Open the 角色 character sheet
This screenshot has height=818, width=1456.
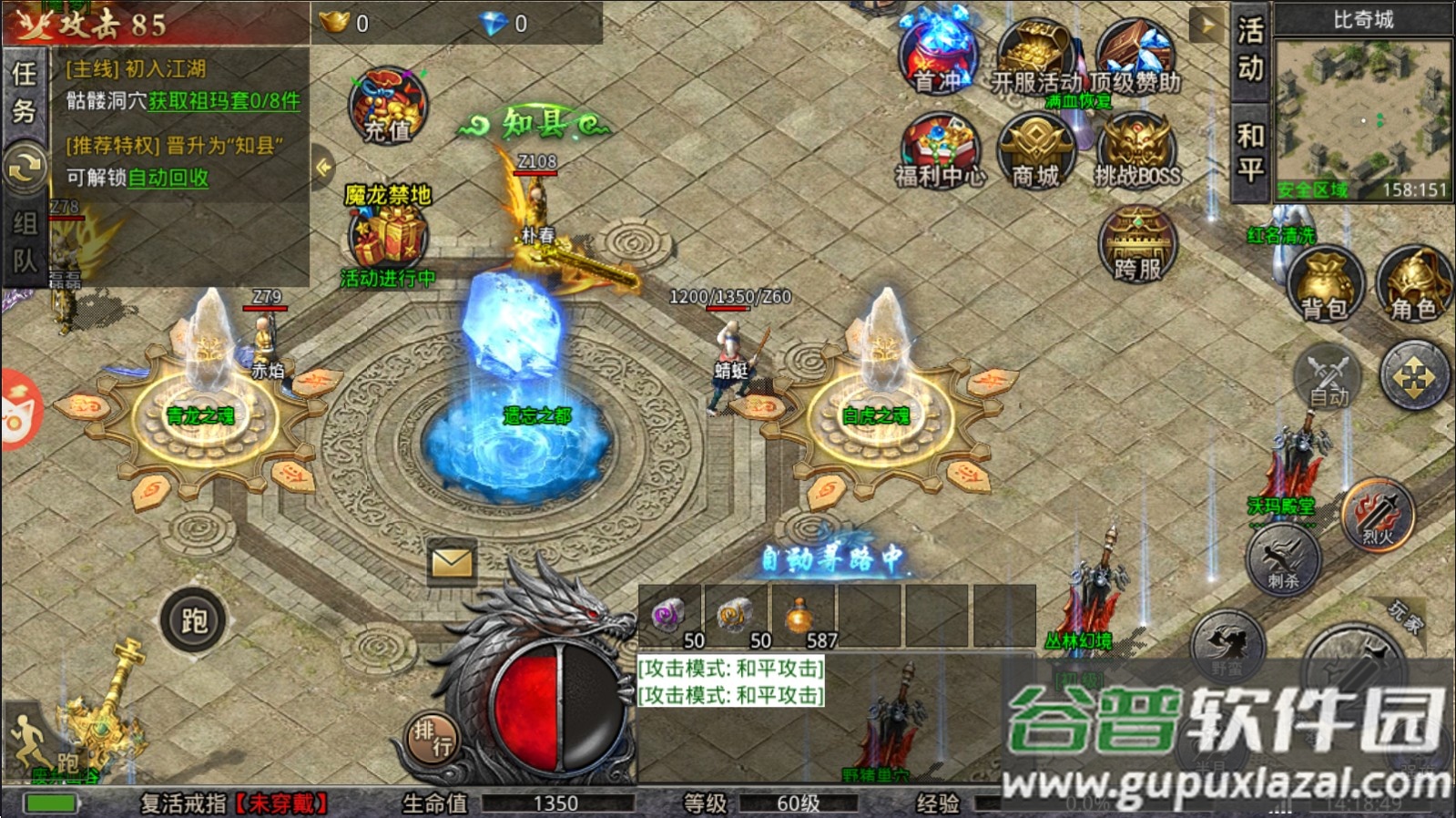[x=1412, y=284]
